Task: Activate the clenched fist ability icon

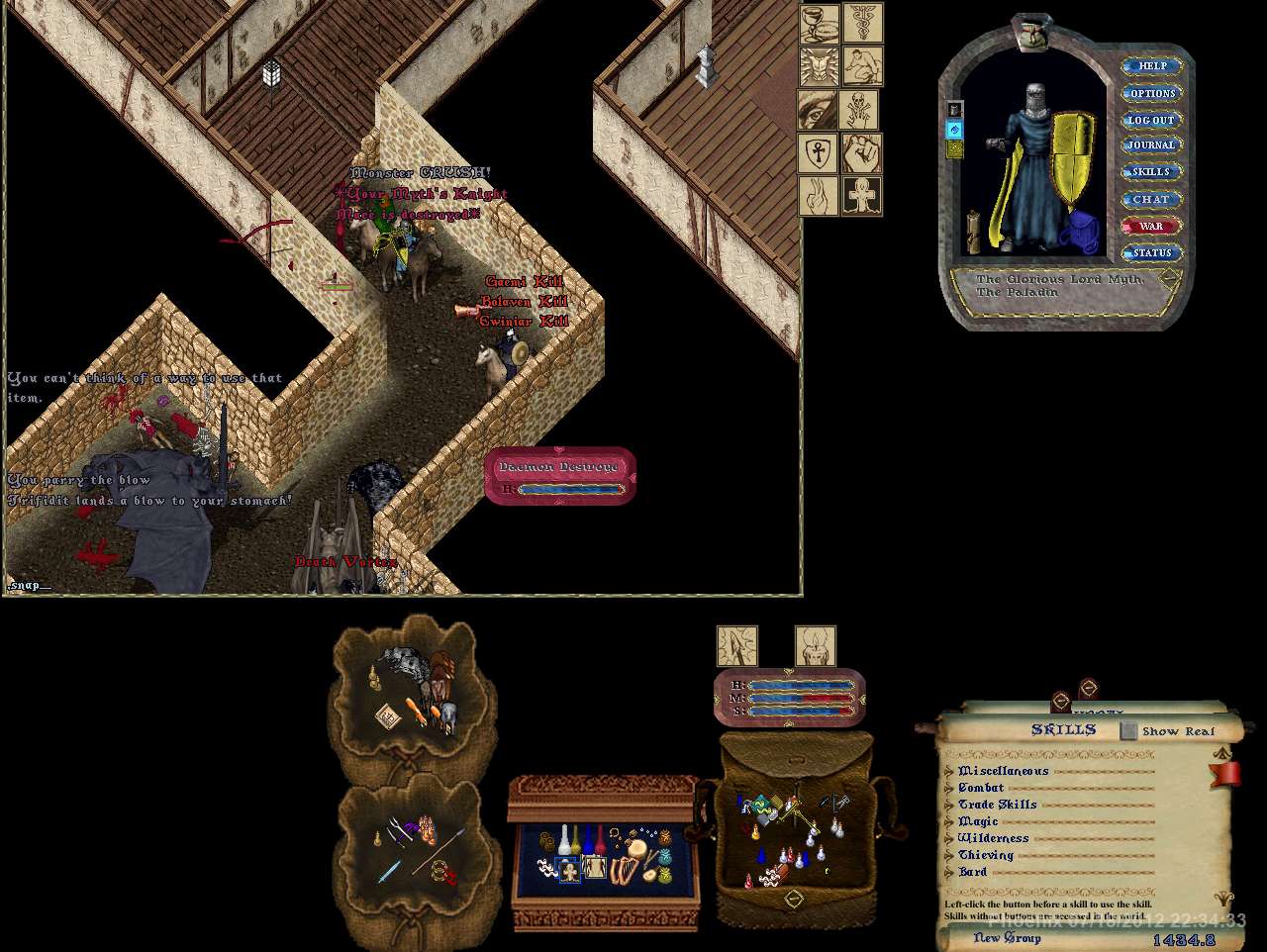Action: point(862,153)
